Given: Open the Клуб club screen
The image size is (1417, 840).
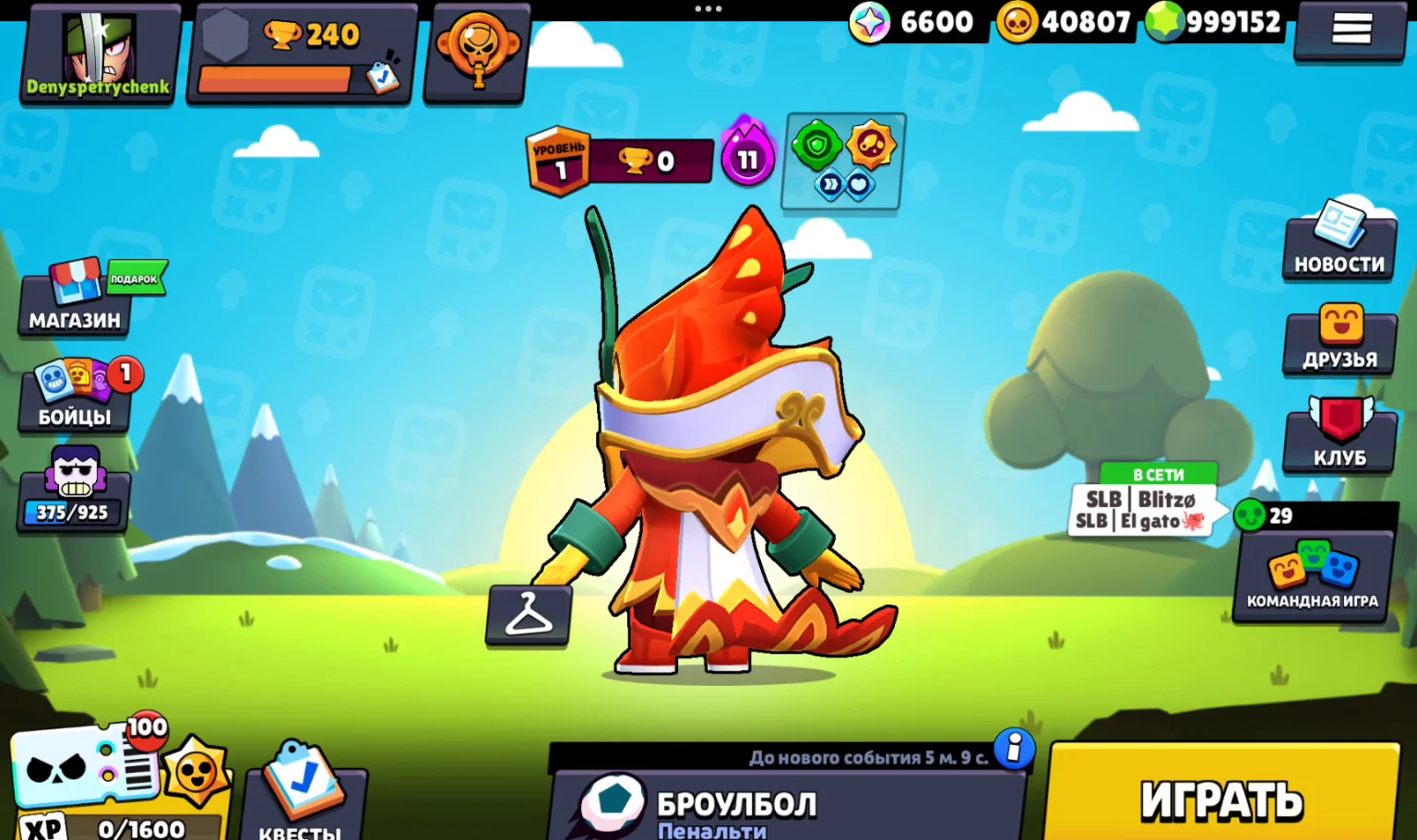Looking at the screenshot, I should pyautogui.click(x=1340, y=435).
